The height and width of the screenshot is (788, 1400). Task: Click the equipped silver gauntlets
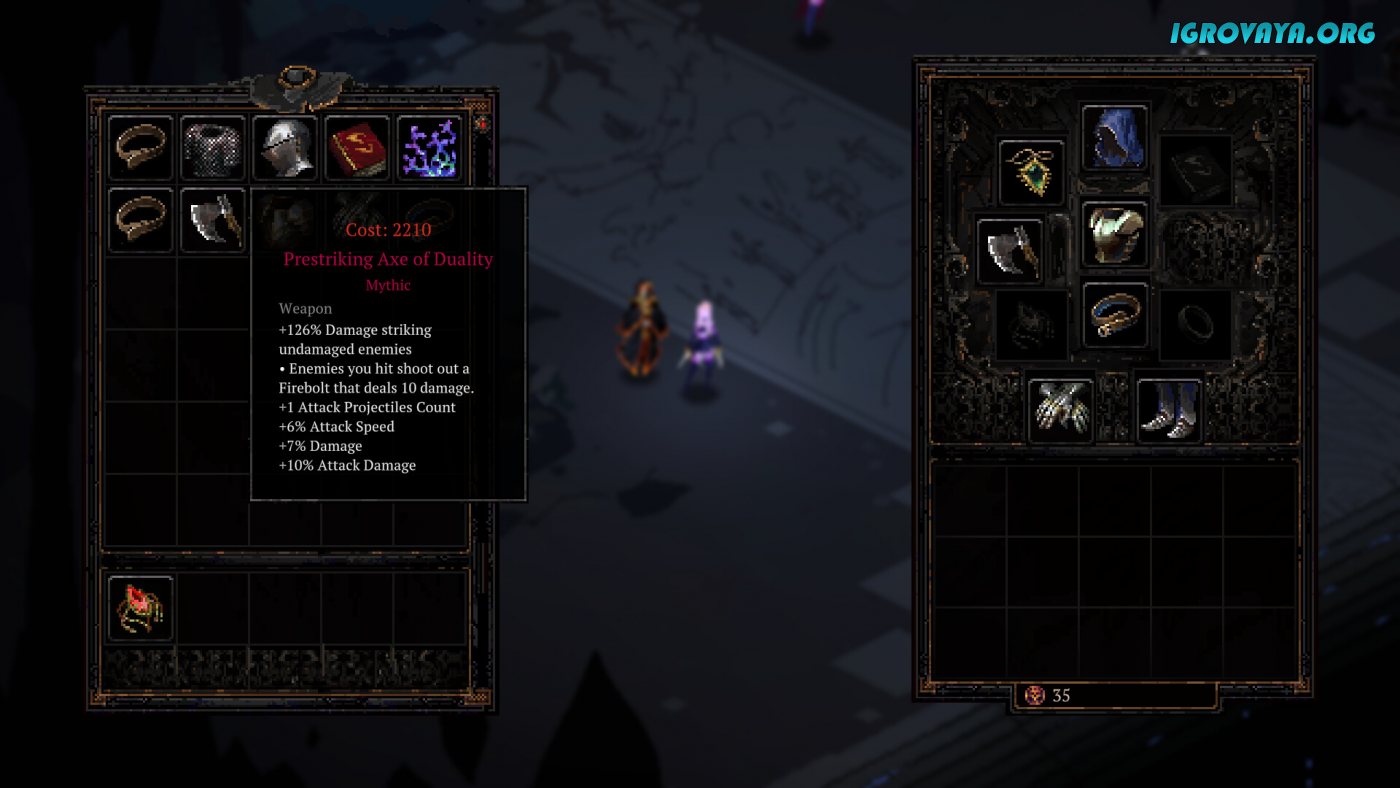(x=1061, y=408)
